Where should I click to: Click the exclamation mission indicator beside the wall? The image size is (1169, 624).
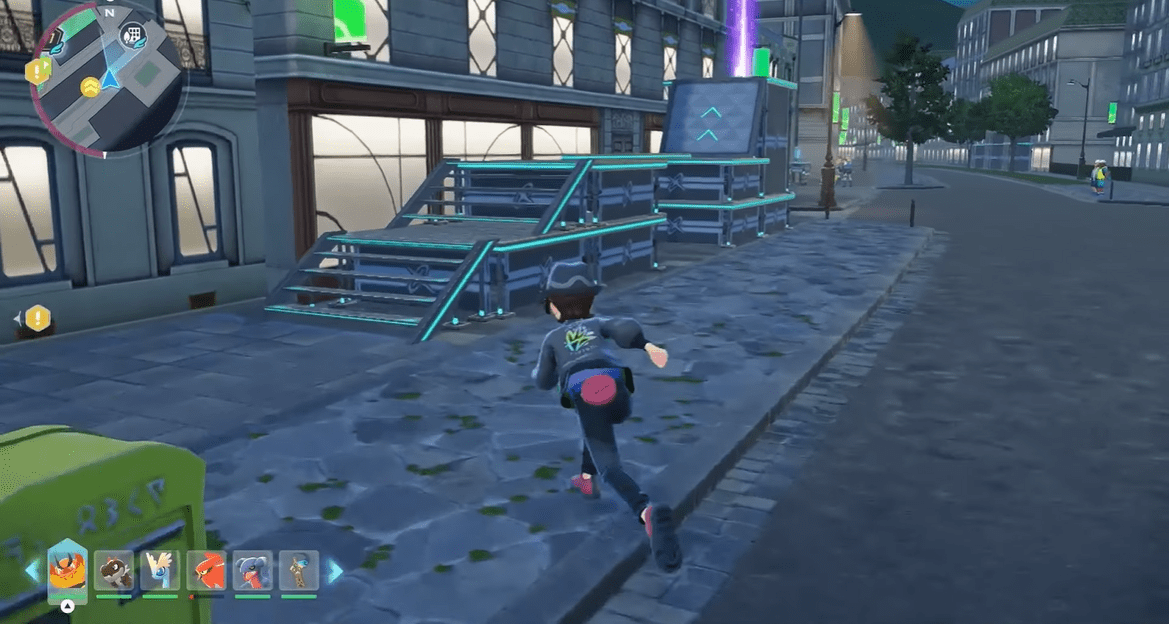pyautogui.click(x=37, y=319)
